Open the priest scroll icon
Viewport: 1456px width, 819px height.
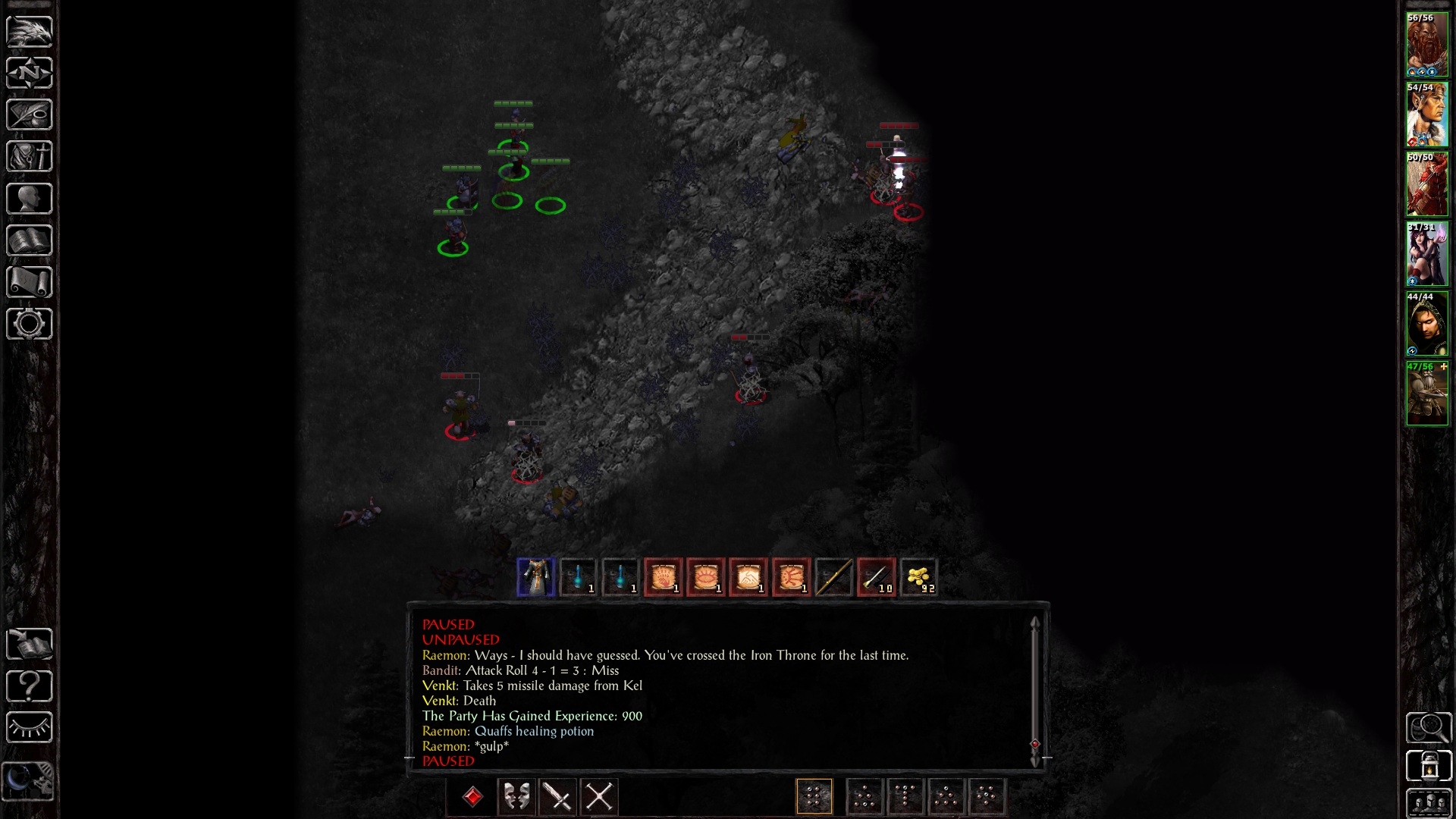click(x=29, y=282)
